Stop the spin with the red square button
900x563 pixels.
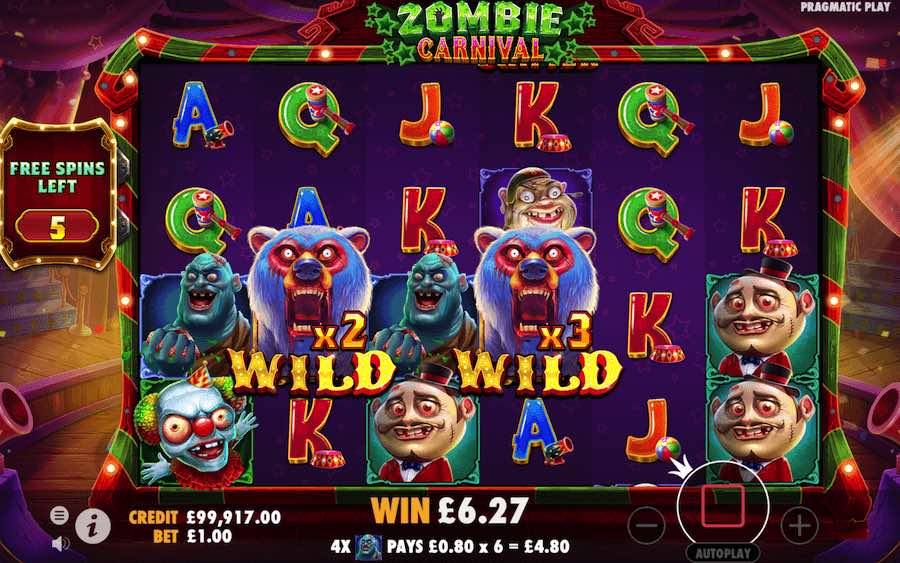[723, 506]
